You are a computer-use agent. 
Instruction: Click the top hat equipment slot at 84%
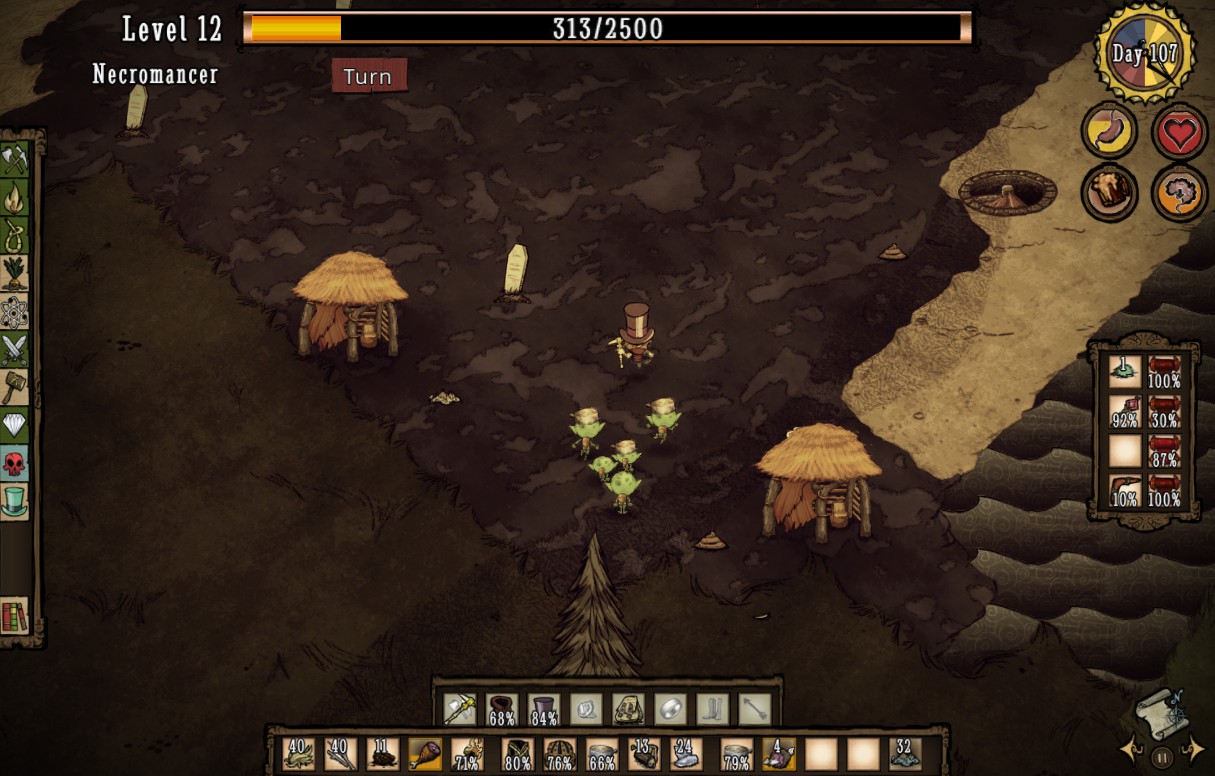coord(543,709)
